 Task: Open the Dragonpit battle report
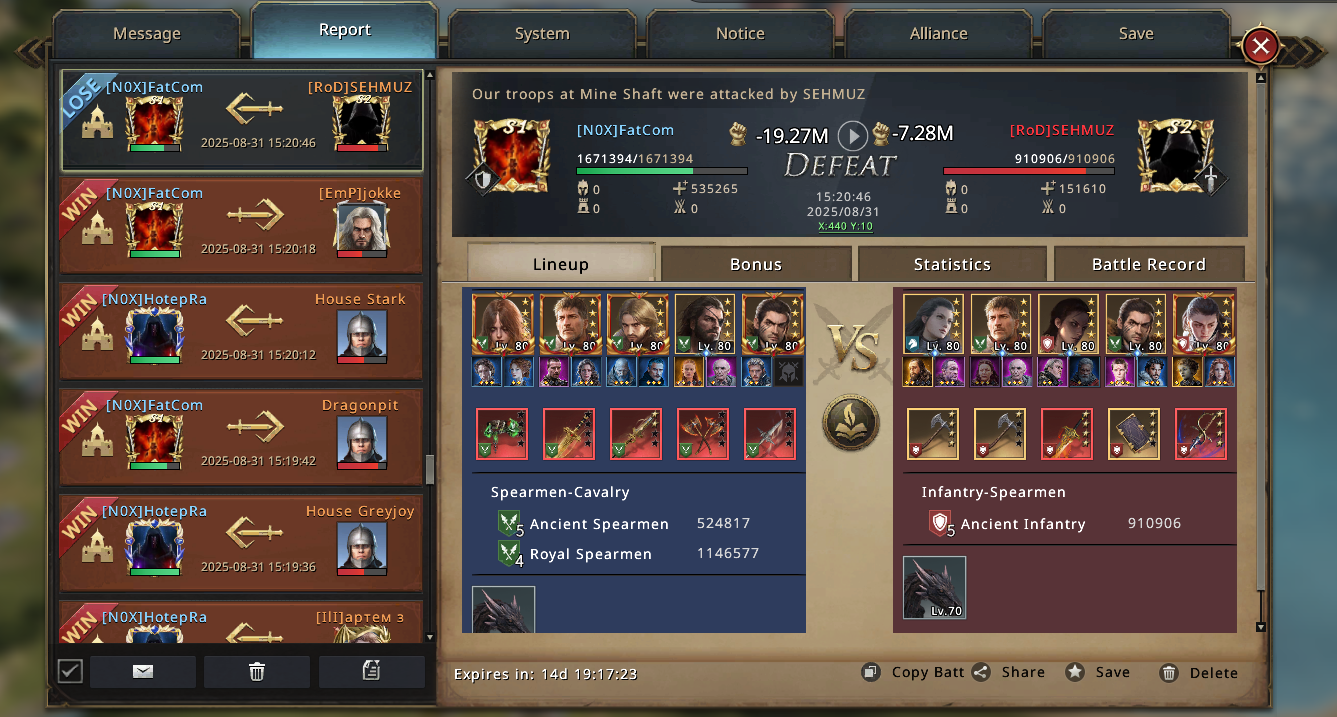pos(241,438)
